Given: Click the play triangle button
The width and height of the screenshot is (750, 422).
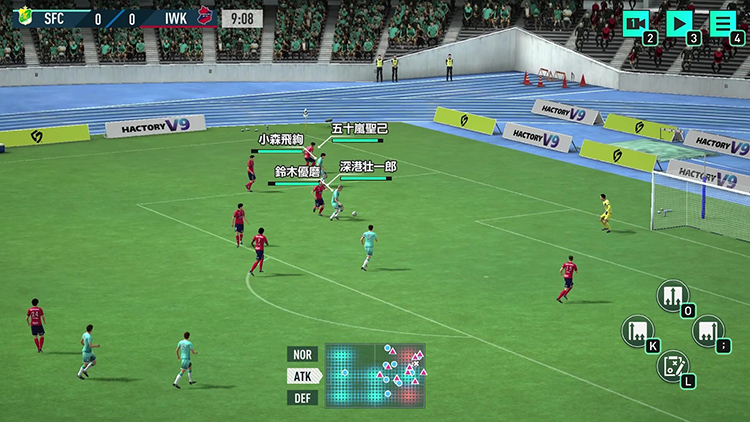Looking at the screenshot, I should pos(679,23).
